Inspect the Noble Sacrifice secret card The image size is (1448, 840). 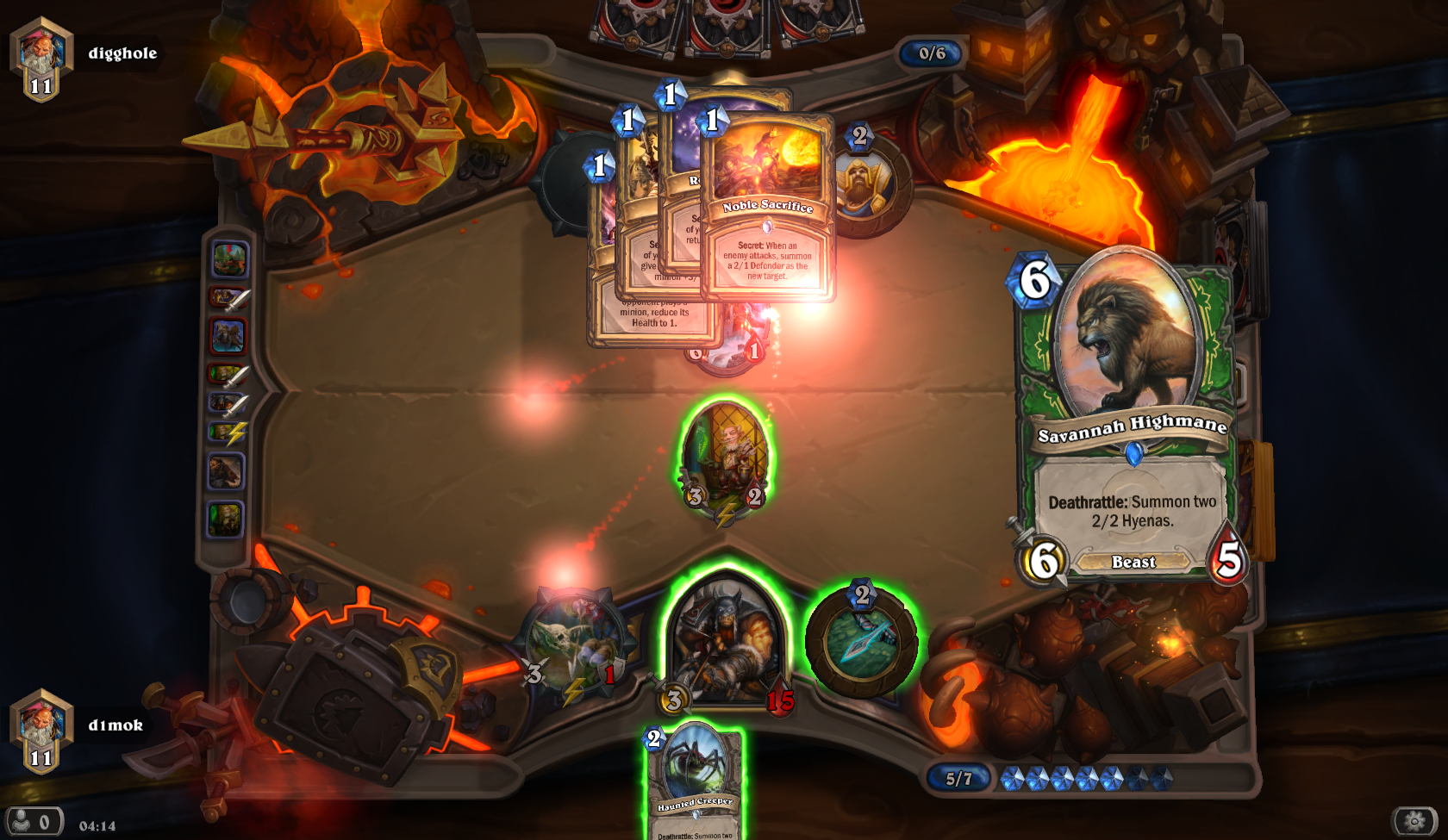(768, 211)
